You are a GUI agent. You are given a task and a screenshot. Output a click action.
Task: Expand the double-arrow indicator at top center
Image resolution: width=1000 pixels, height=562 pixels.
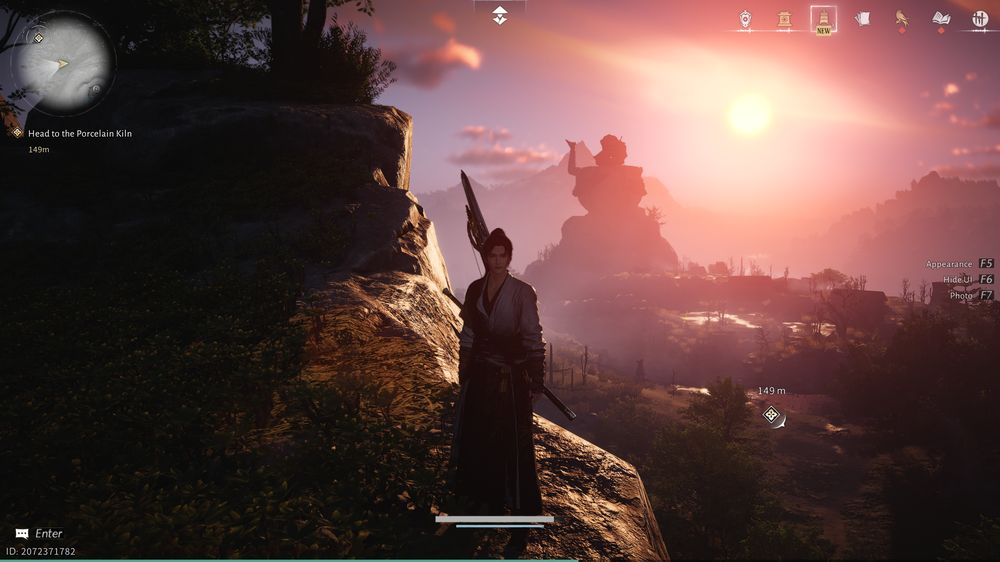[x=499, y=15]
